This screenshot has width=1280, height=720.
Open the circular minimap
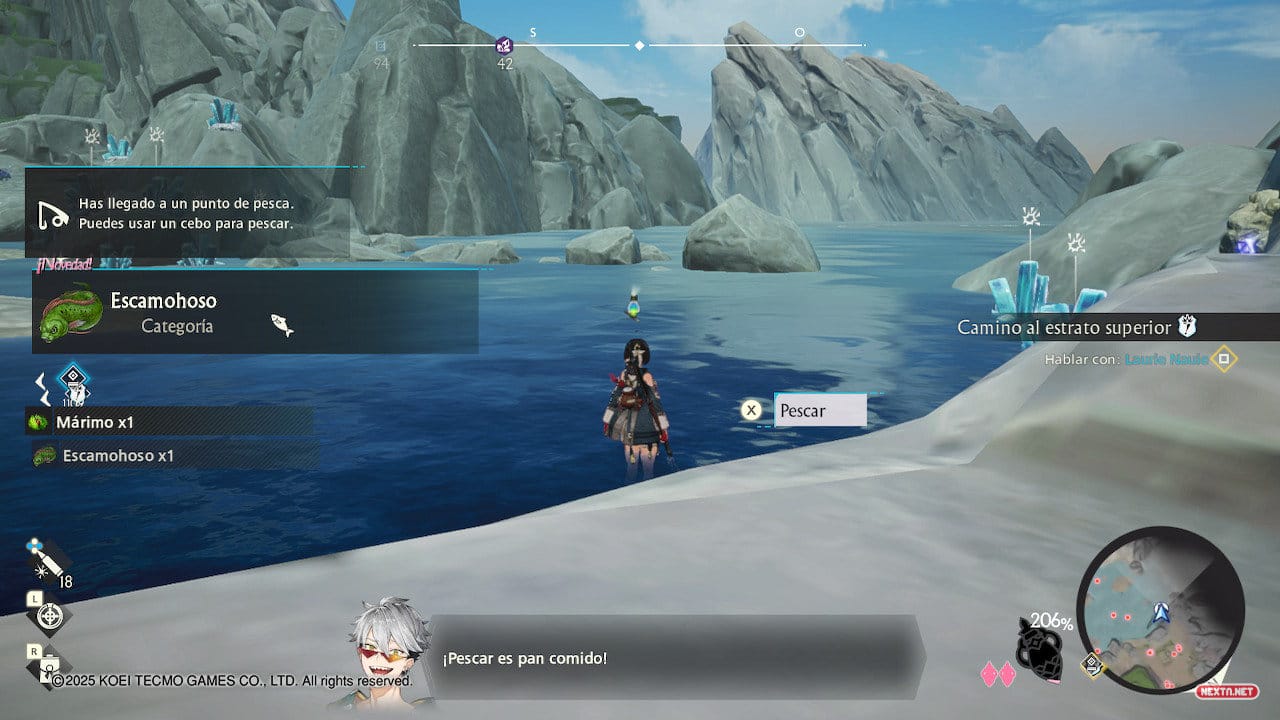click(1160, 610)
